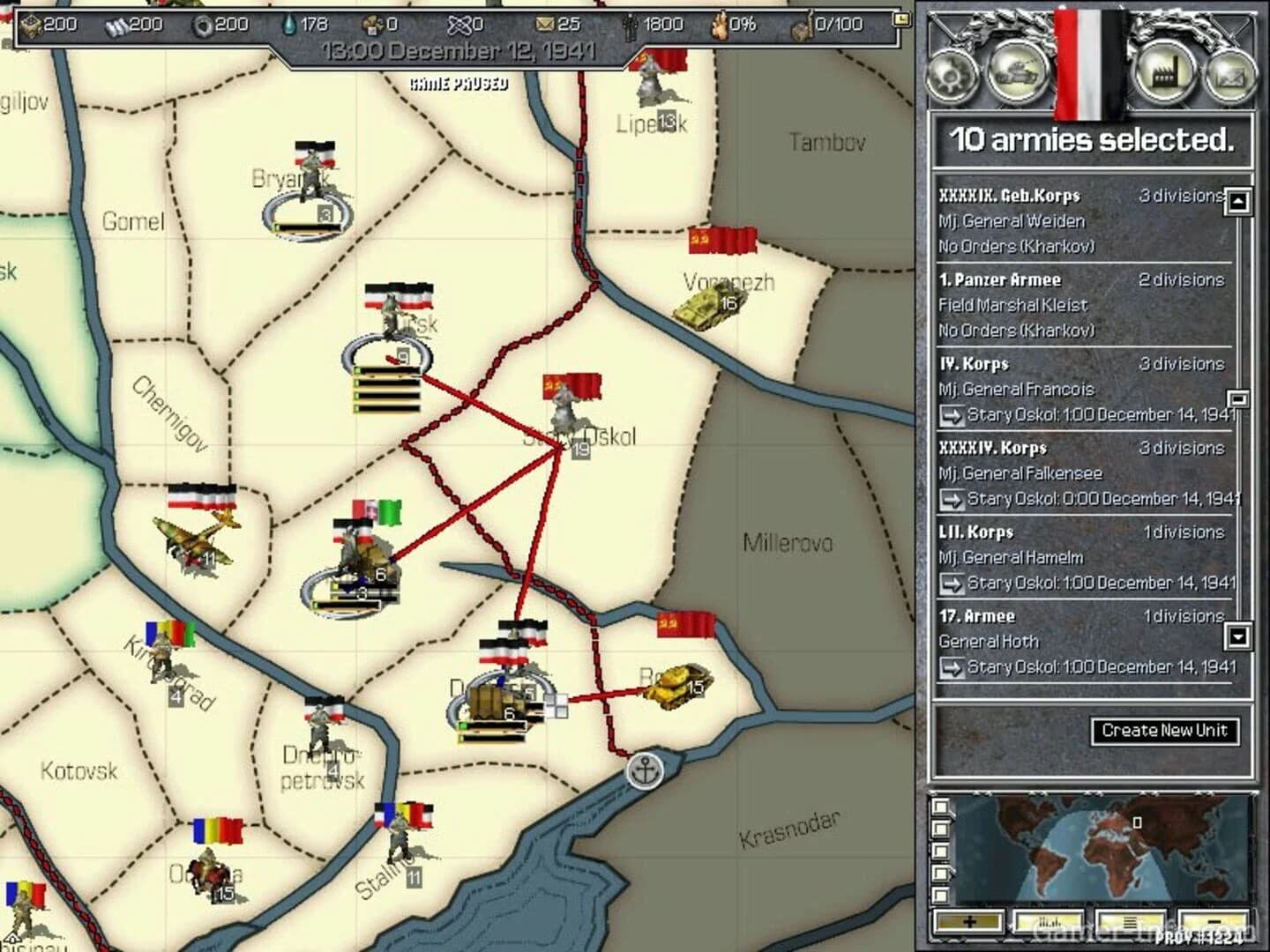Click the oil droplet resource icon
Viewport: 1270px width, 952px height.
tap(289, 26)
